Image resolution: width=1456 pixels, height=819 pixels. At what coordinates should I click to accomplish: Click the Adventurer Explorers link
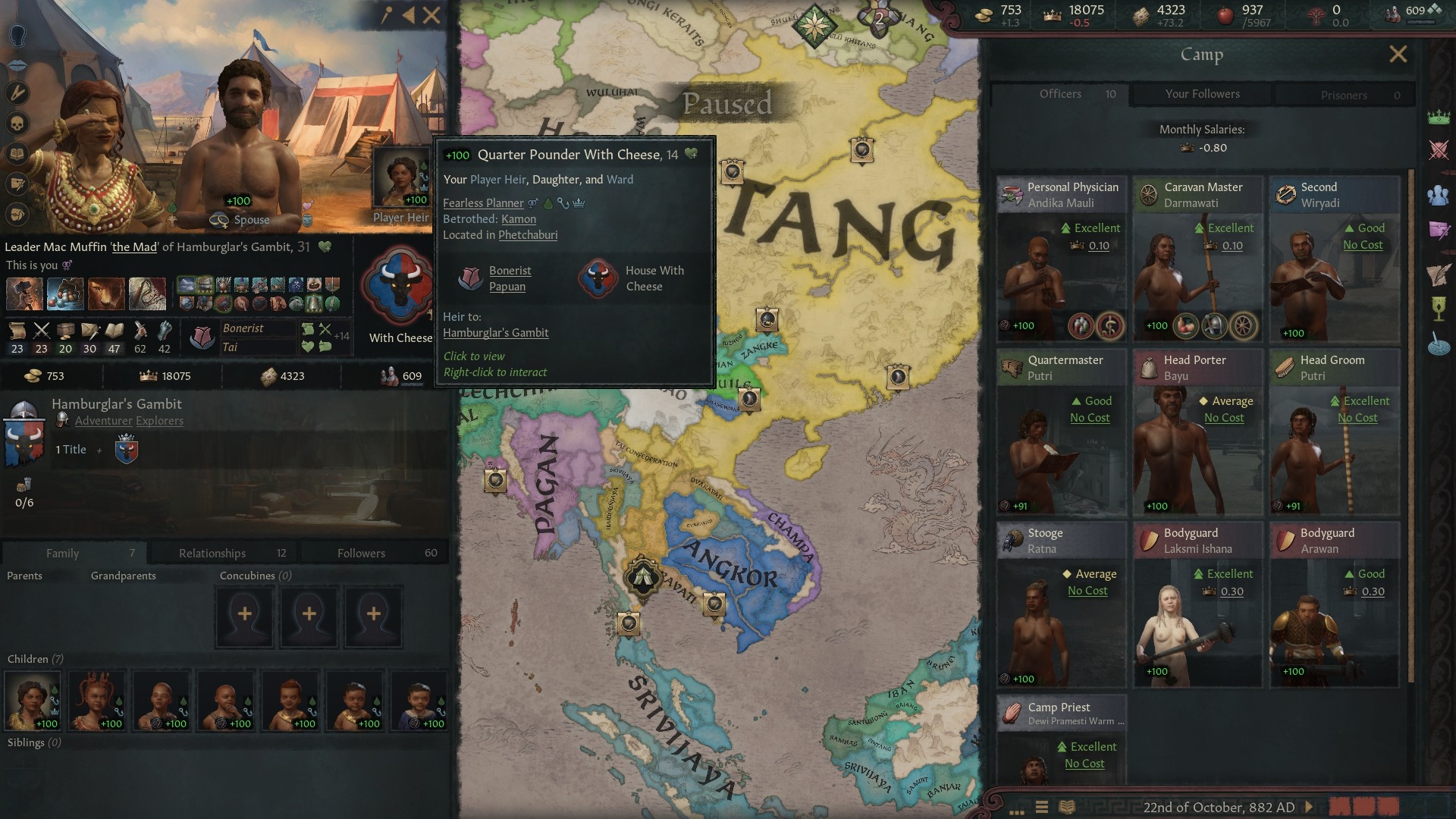pyautogui.click(x=129, y=421)
